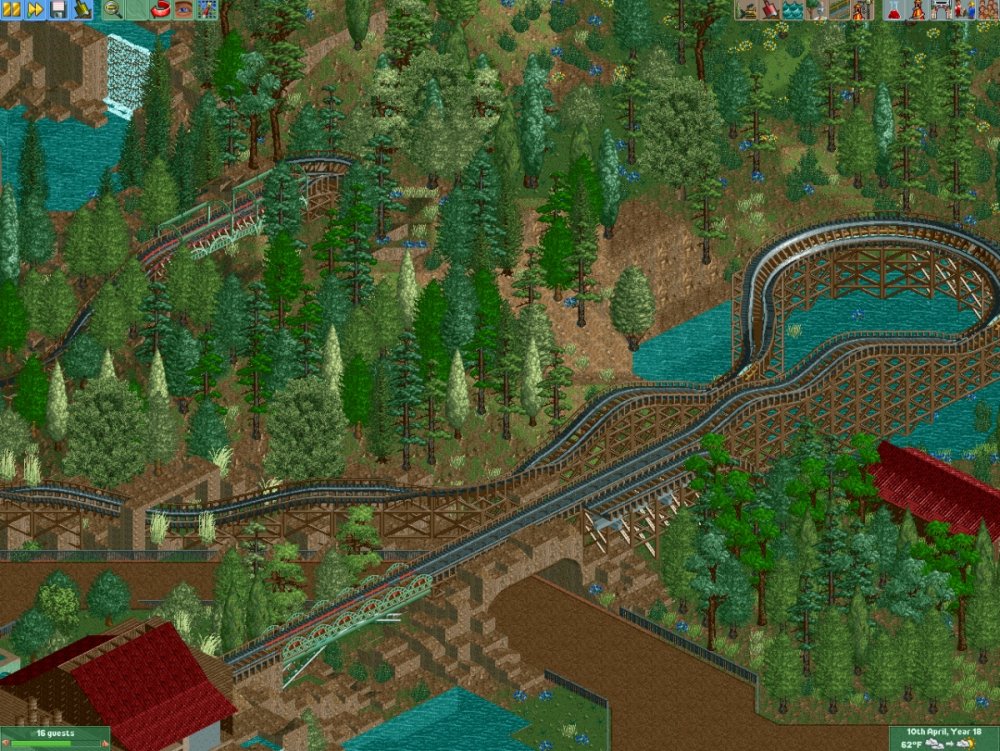Screen dimensions: 1000x751
Task: Select the bulldozer clear scenery tool
Action: click(x=747, y=10)
